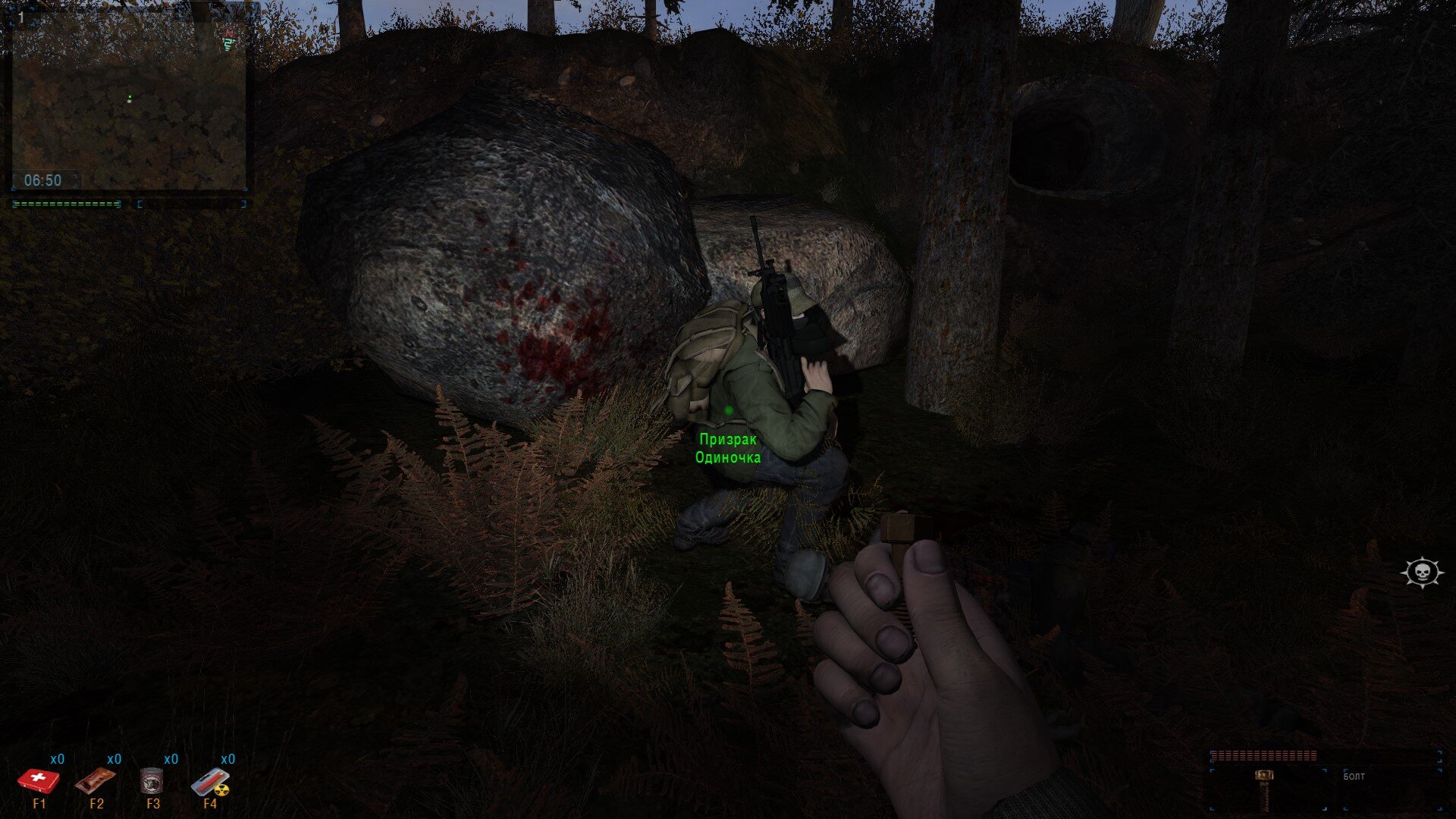Use the anti-radiation quick slot item
1456x819 pixels.
pos(210,782)
